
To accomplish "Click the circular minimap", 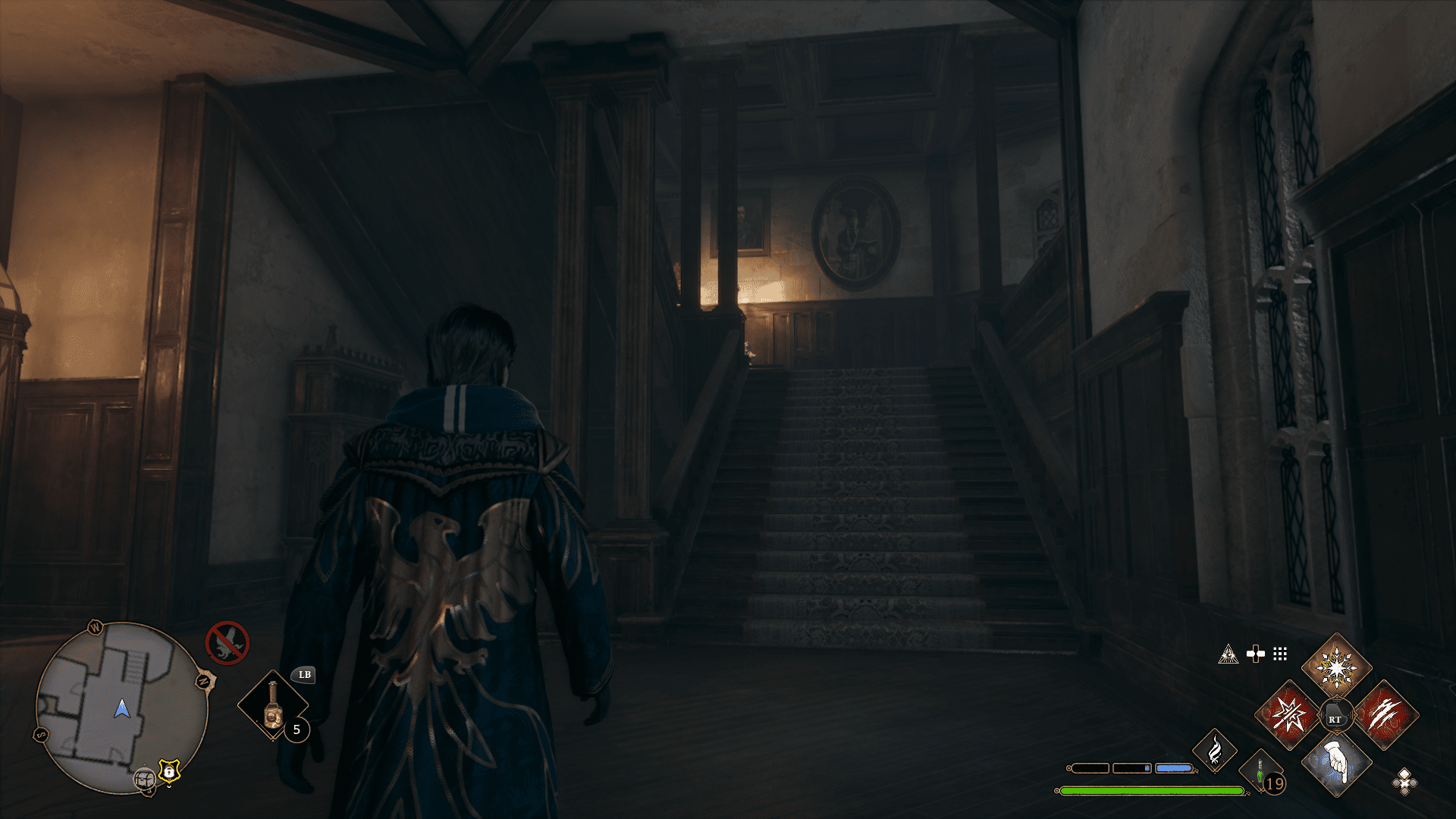I will point(121,708).
